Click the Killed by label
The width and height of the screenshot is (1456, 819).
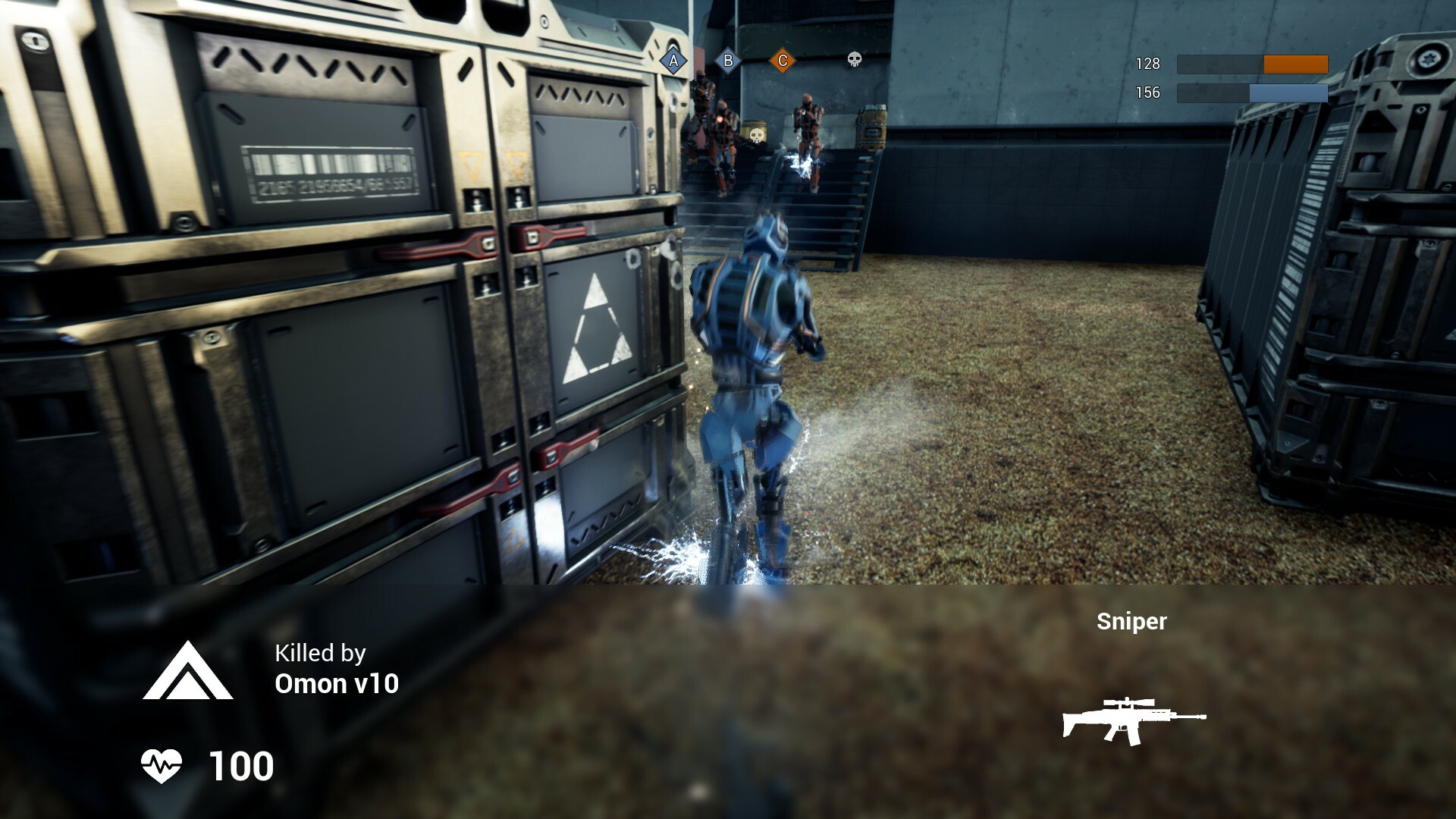point(320,653)
